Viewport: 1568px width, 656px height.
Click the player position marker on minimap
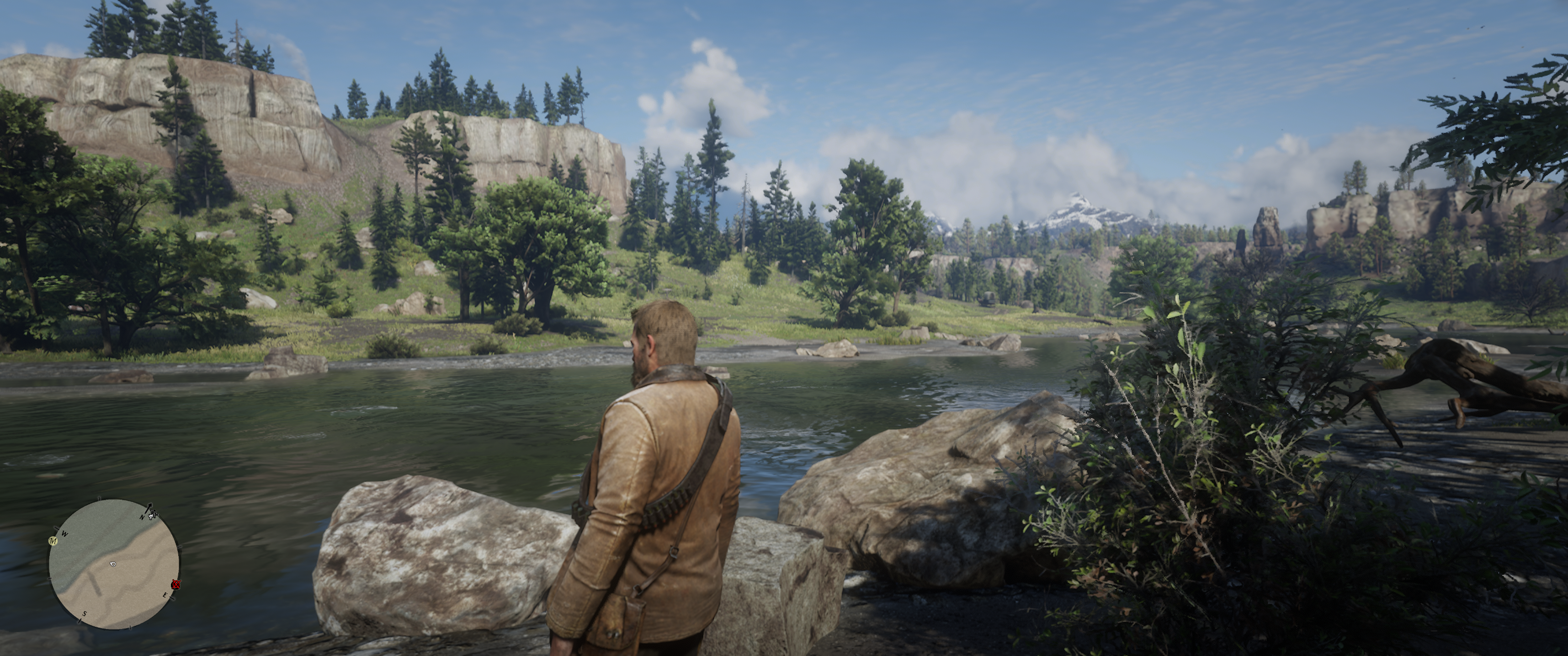112,564
